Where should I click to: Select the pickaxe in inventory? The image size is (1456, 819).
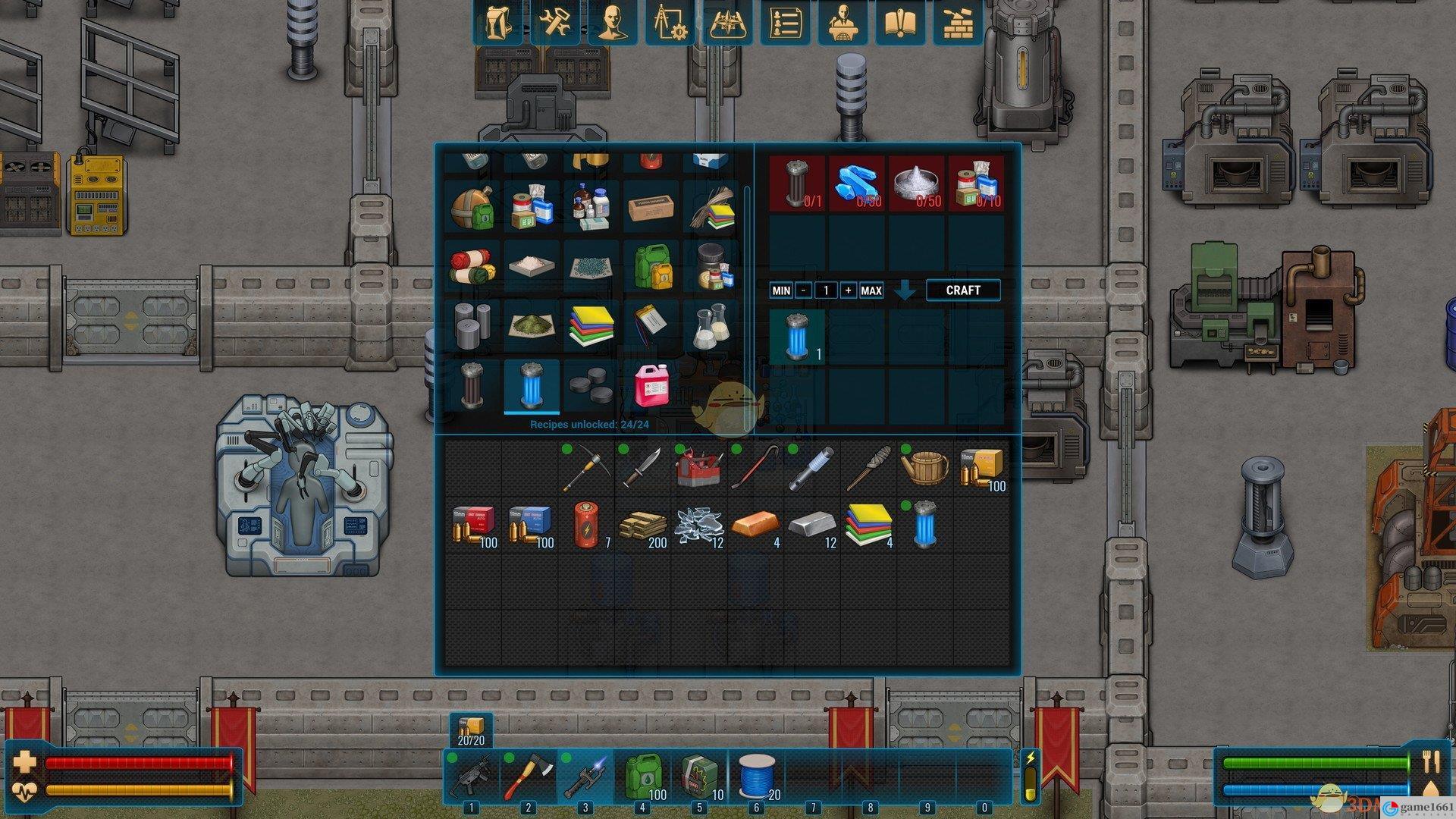(586, 468)
